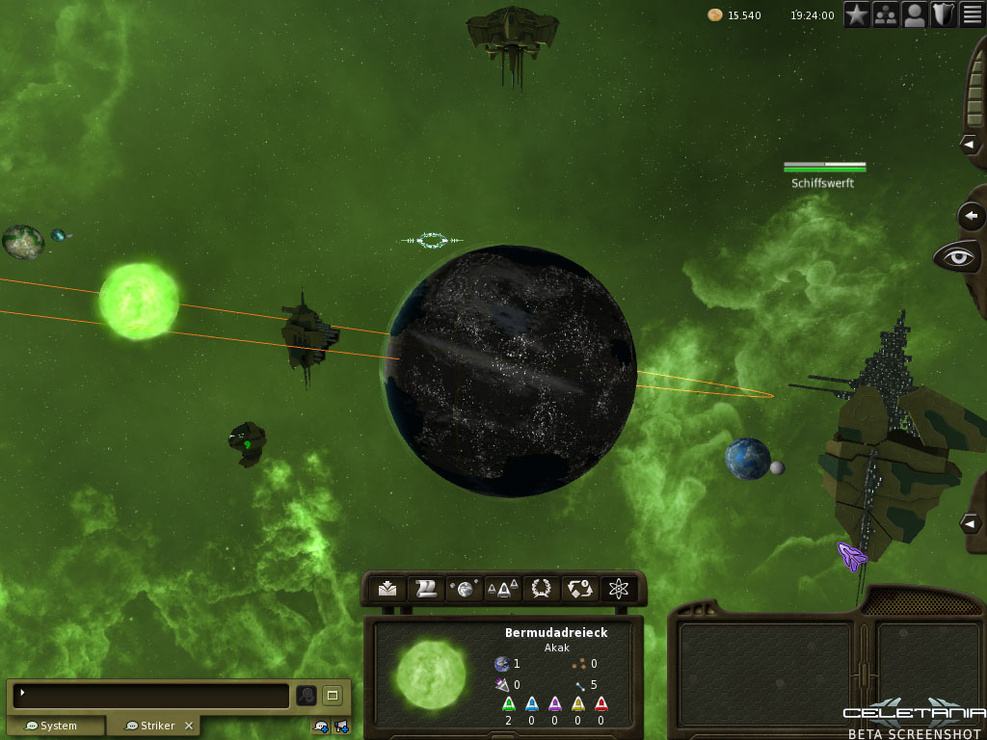Click the megaphone announcement button
The width and height of the screenshot is (987, 740).
click(342, 727)
